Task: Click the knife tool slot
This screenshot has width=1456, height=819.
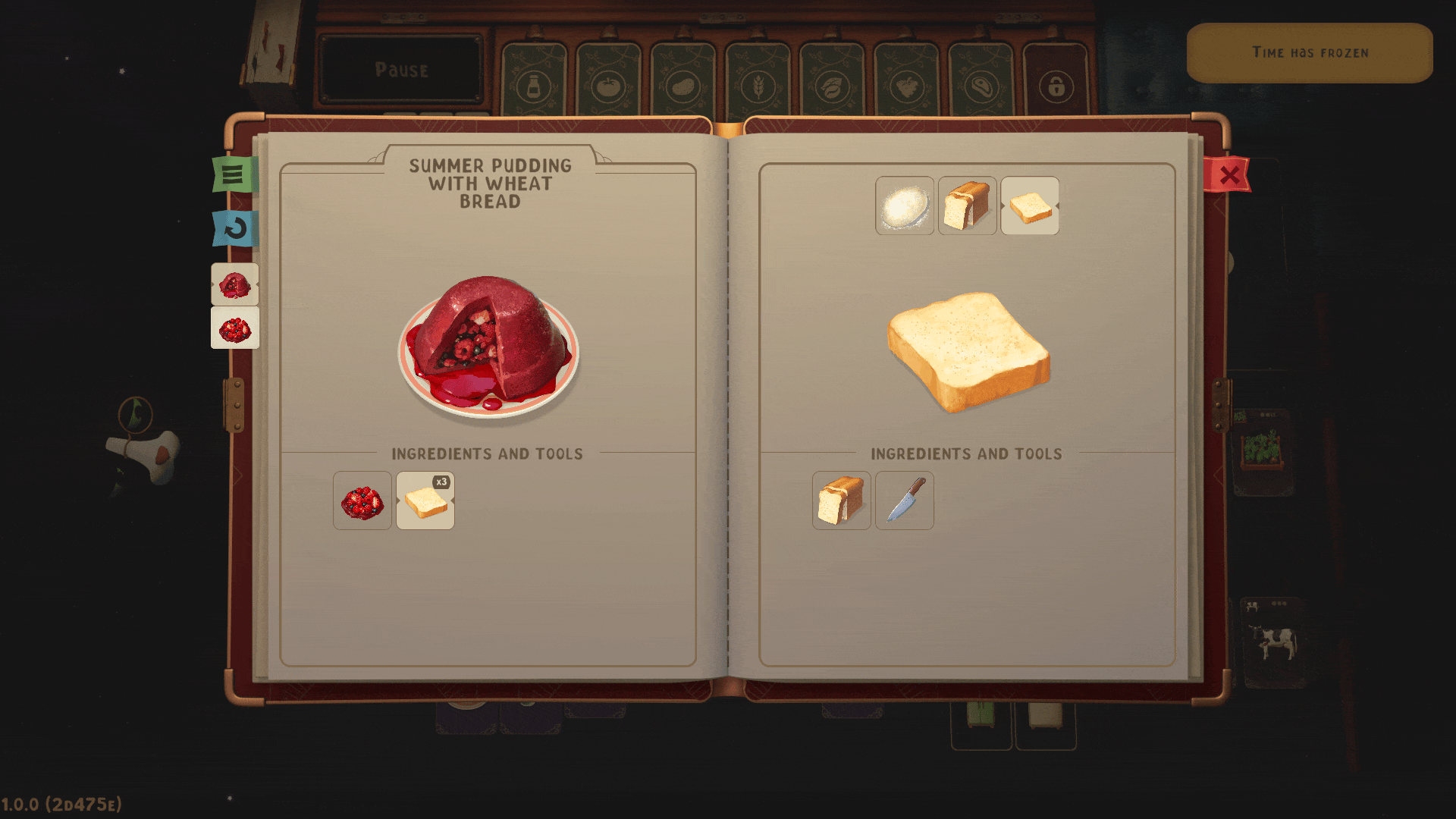Action: (905, 500)
